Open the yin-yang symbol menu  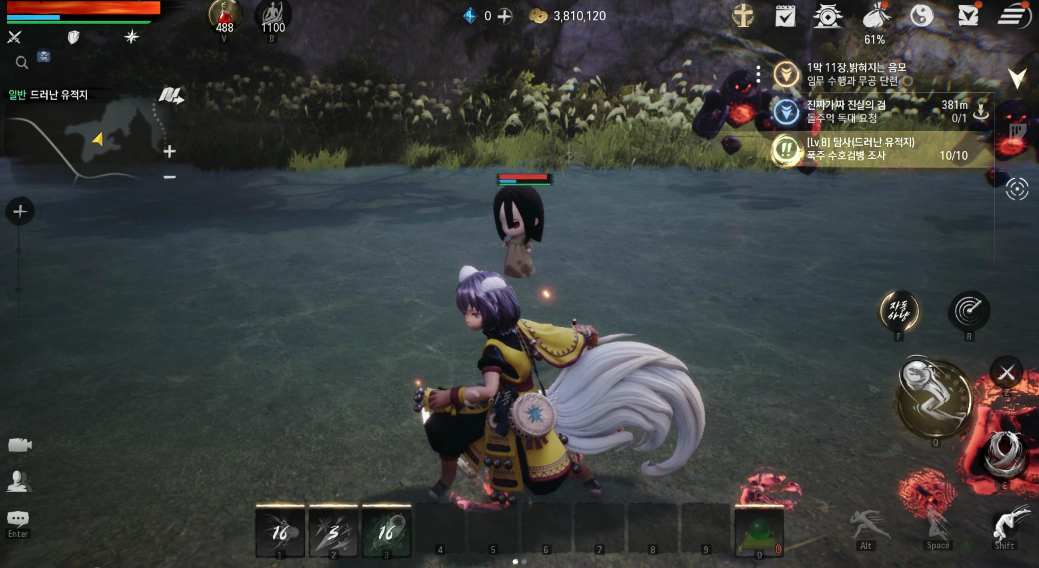coord(922,16)
